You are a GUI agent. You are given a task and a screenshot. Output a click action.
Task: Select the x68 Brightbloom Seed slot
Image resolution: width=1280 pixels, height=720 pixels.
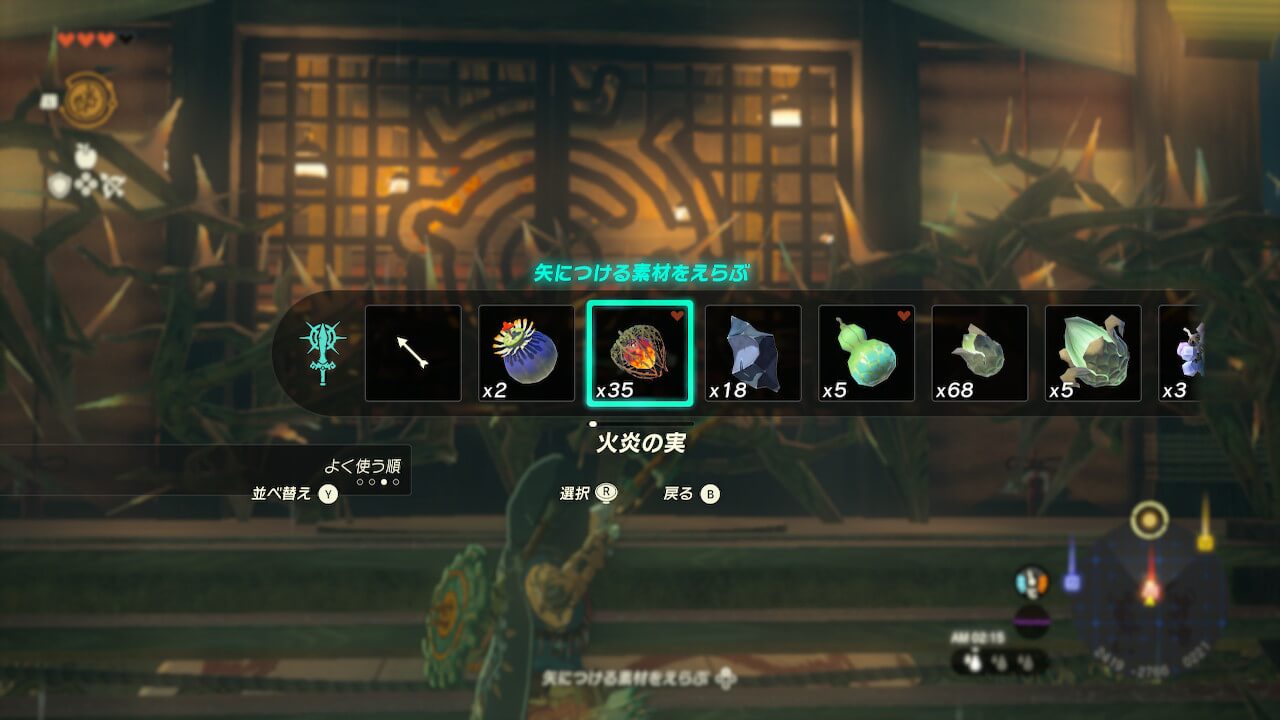point(980,353)
